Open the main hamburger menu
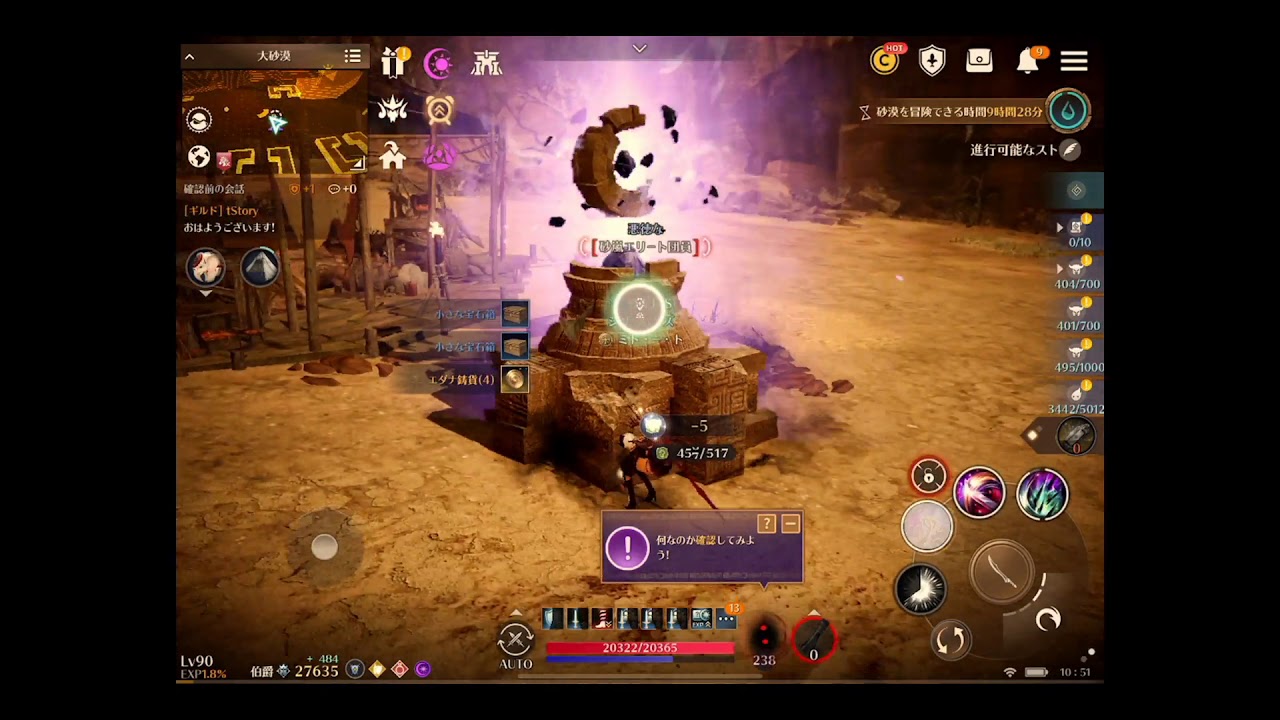 pyautogui.click(x=1074, y=62)
